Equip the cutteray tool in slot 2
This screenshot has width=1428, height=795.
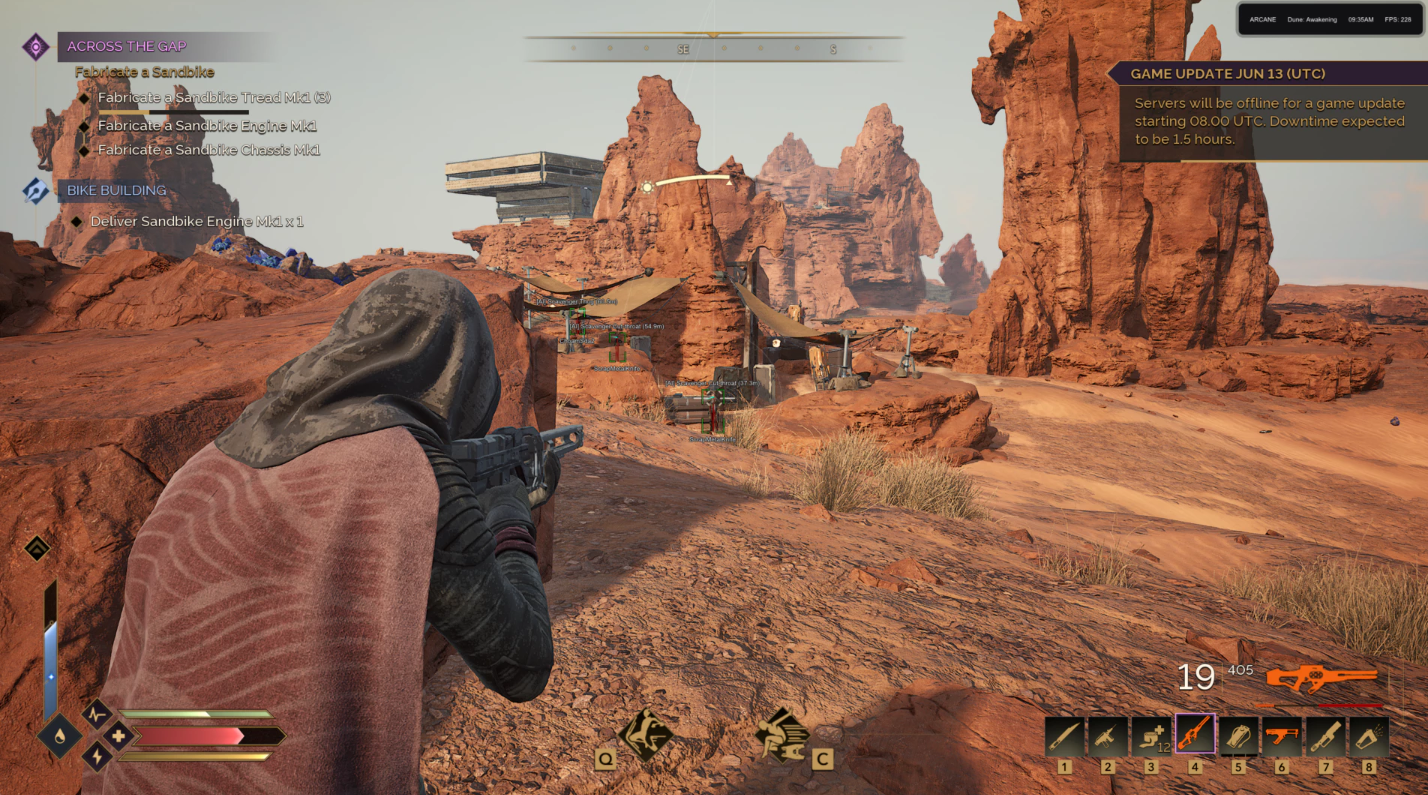click(x=1108, y=736)
